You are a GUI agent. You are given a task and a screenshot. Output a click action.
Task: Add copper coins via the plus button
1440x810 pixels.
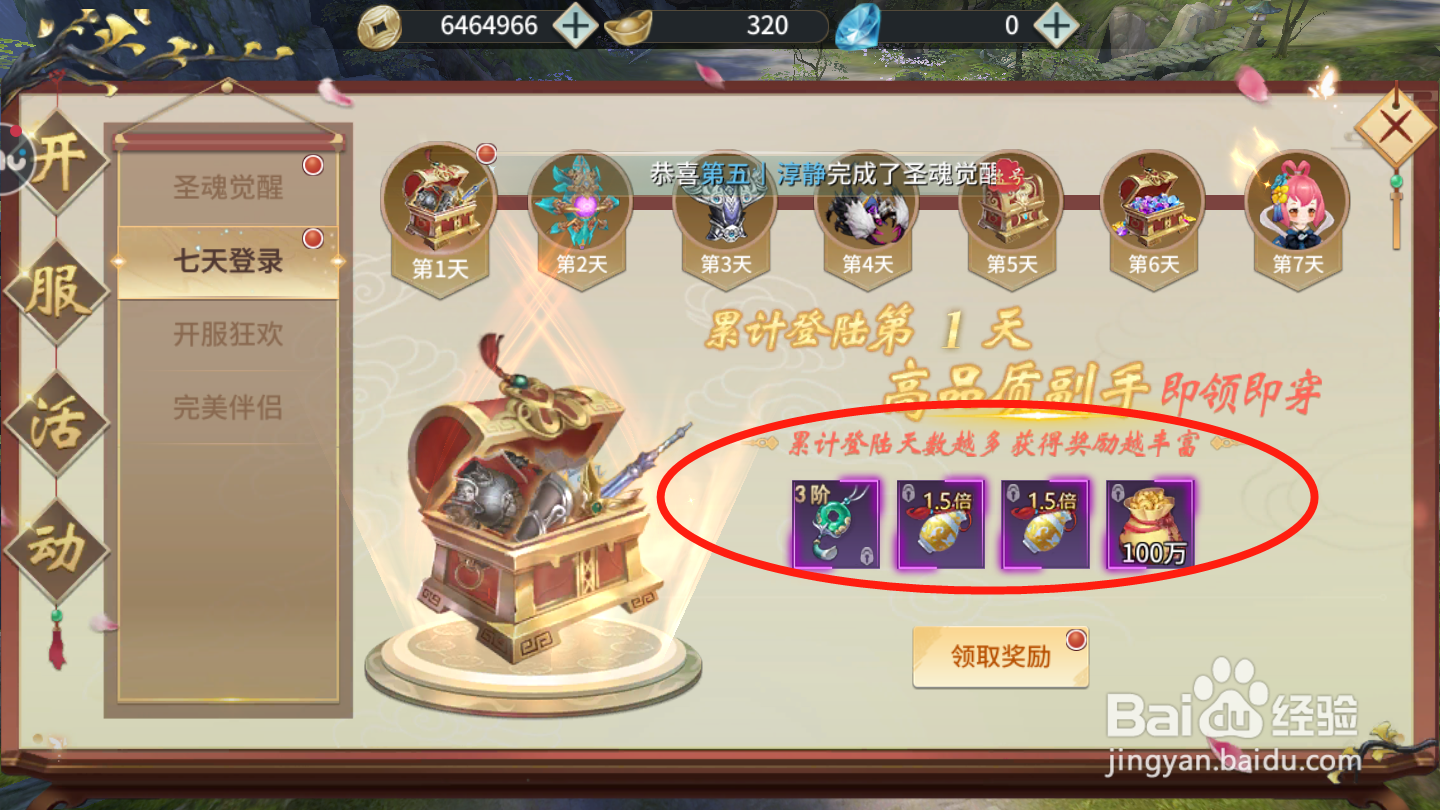(573, 25)
